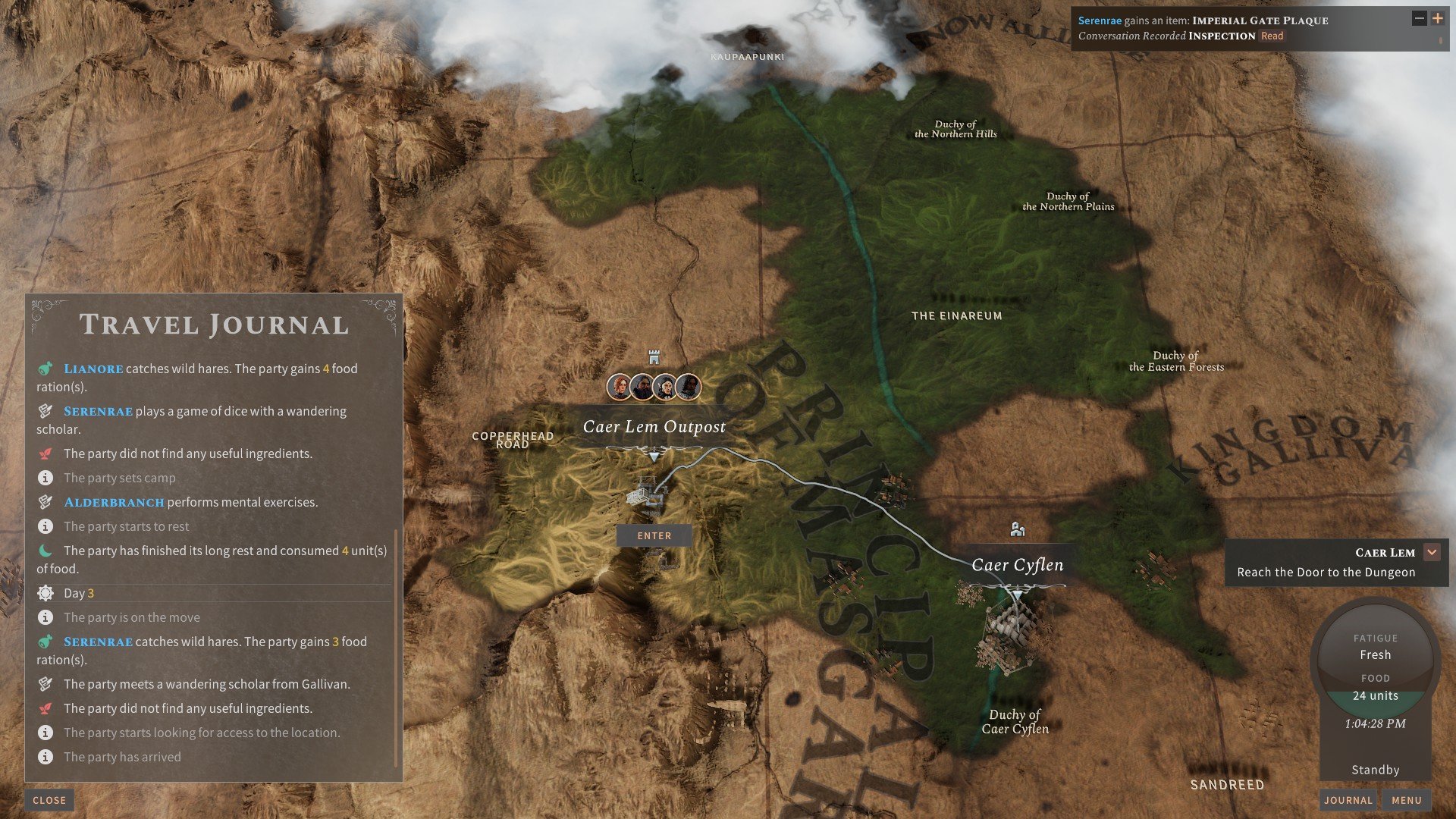Enter Caer Lem Outpost
Viewport: 1456px width, 819px height.
click(x=654, y=535)
